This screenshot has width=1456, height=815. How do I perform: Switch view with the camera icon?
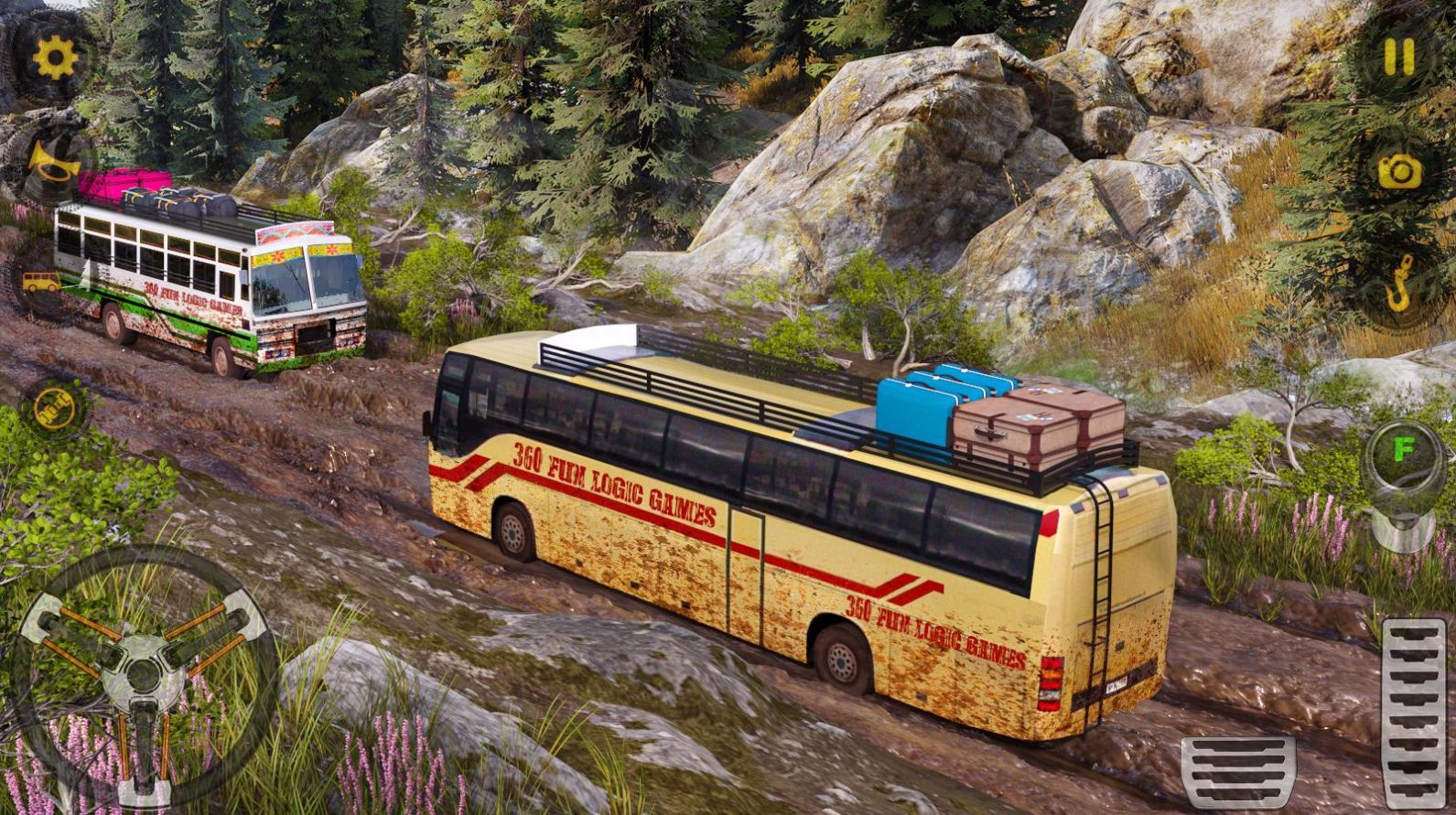click(x=1400, y=171)
